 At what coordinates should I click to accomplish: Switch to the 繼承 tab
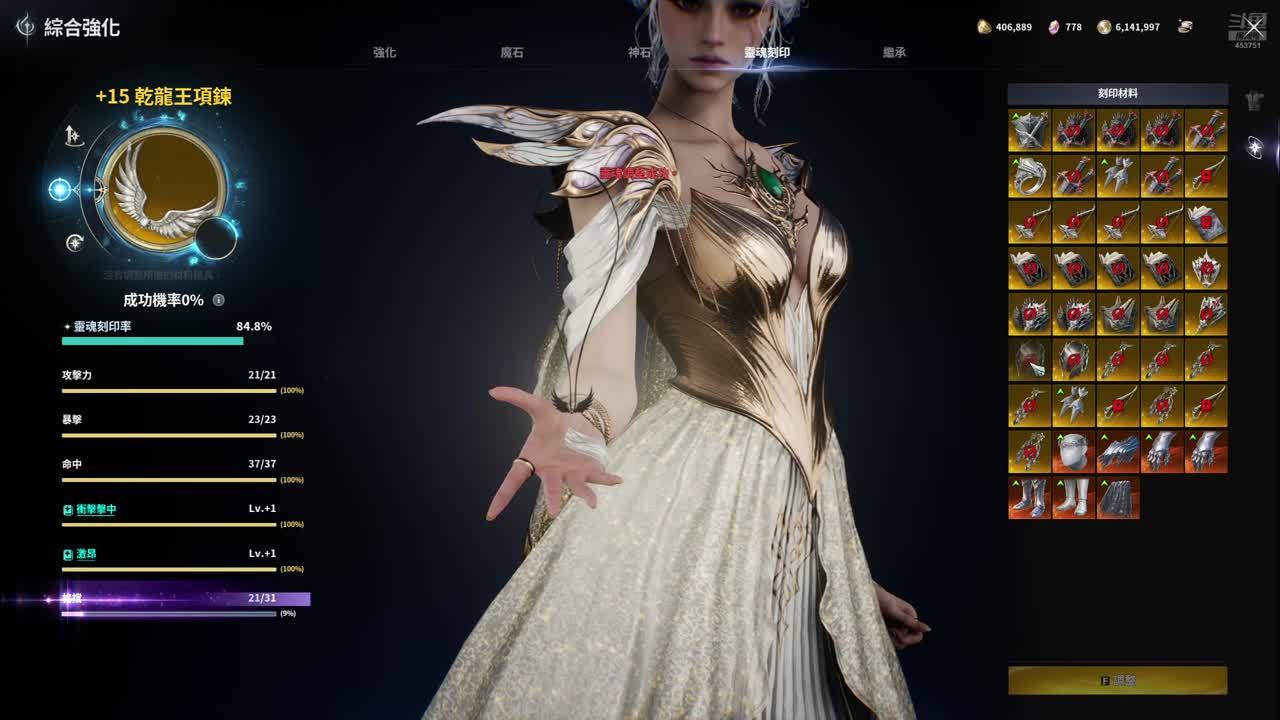(x=894, y=52)
